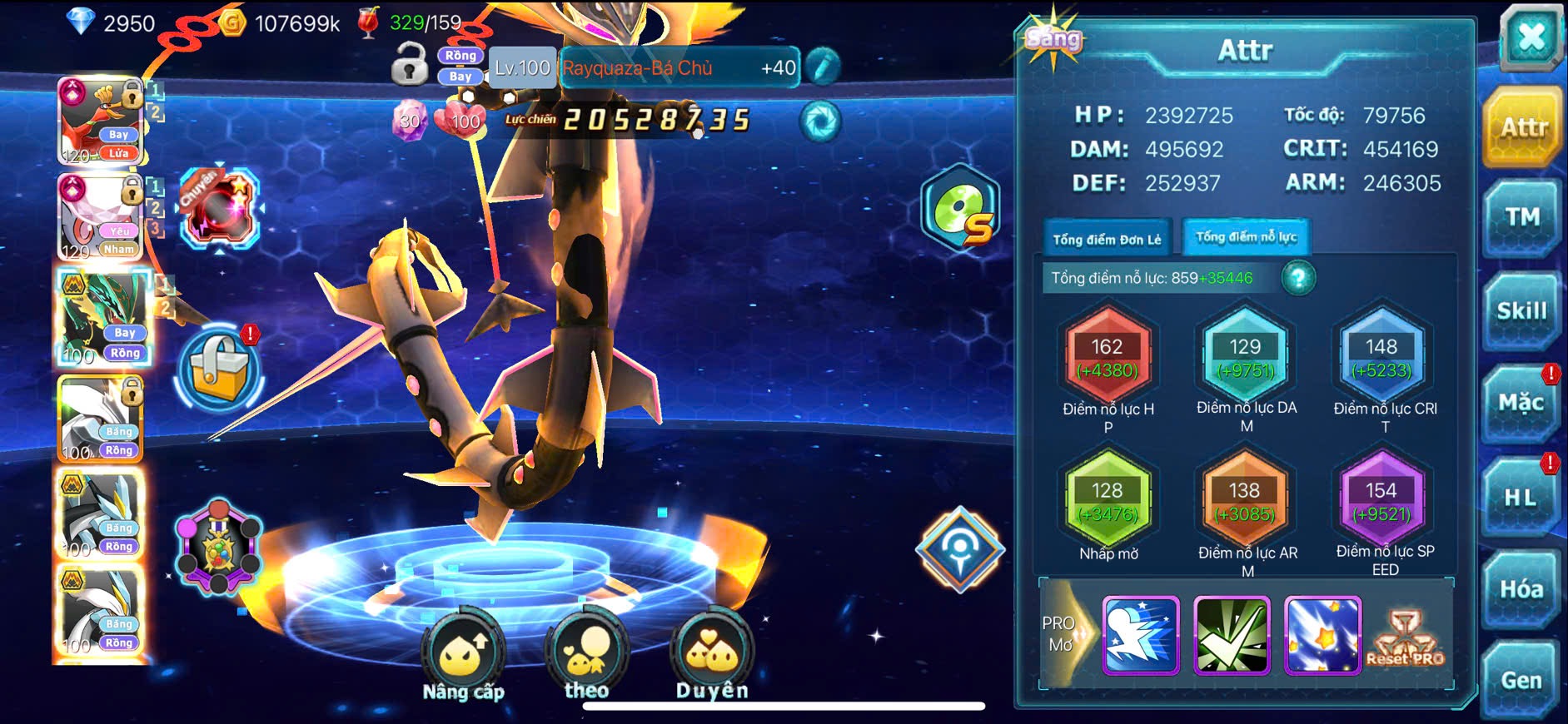This screenshot has width=1568, height=724.
Task: Tap the Nâng cấp upgrade button
Action: click(463, 657)
